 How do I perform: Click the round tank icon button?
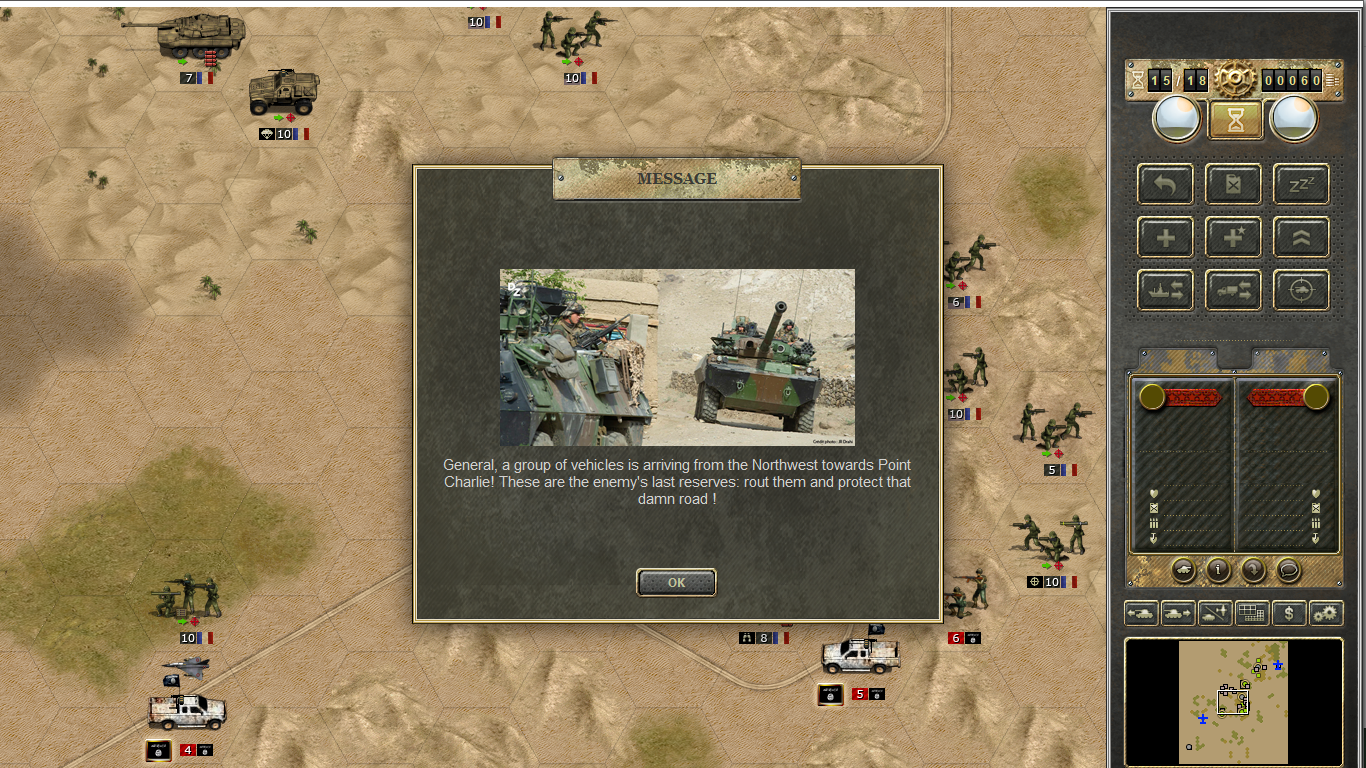(1182, 570)
